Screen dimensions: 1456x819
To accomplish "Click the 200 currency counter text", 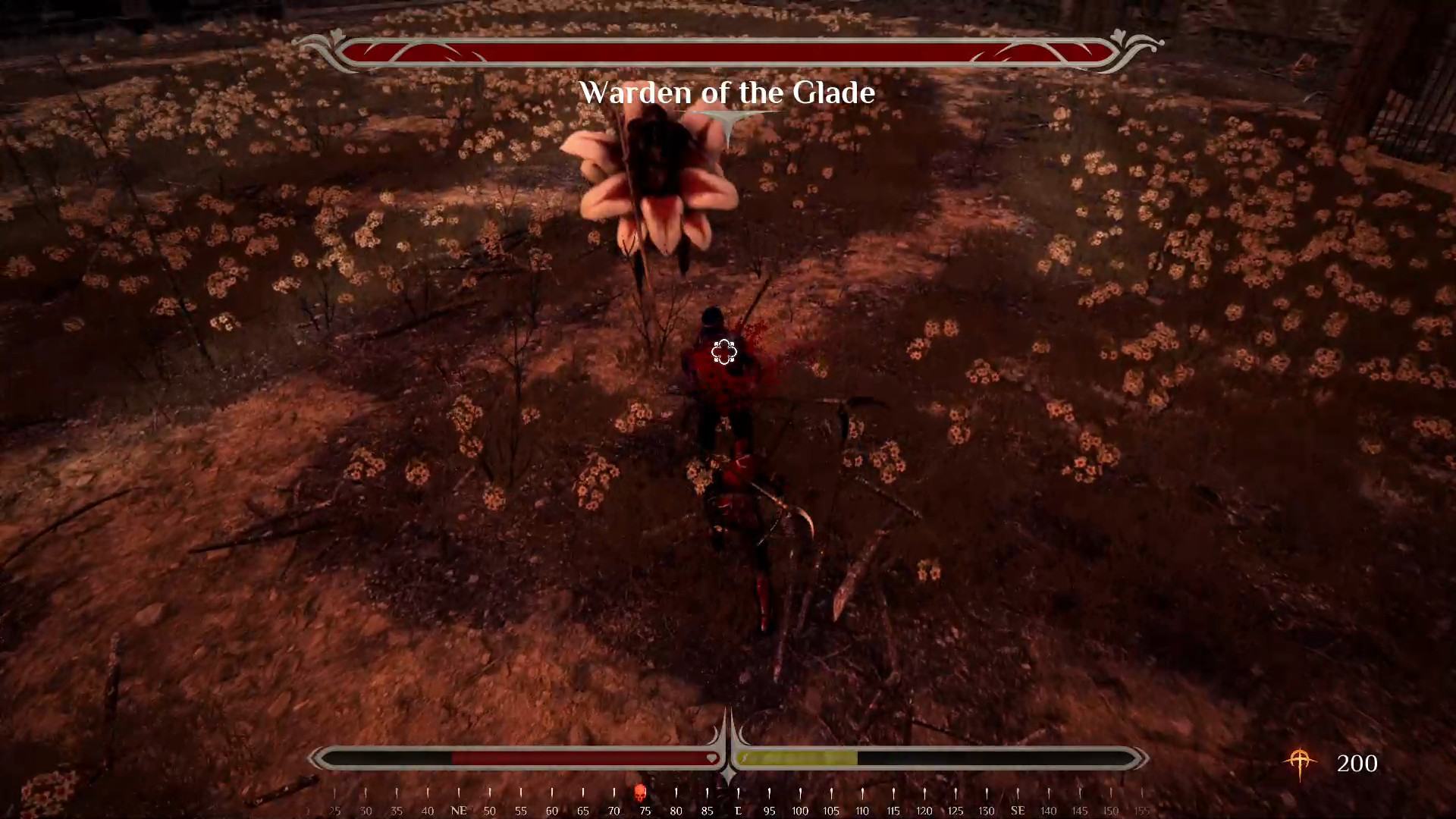I will point(1357,764).
